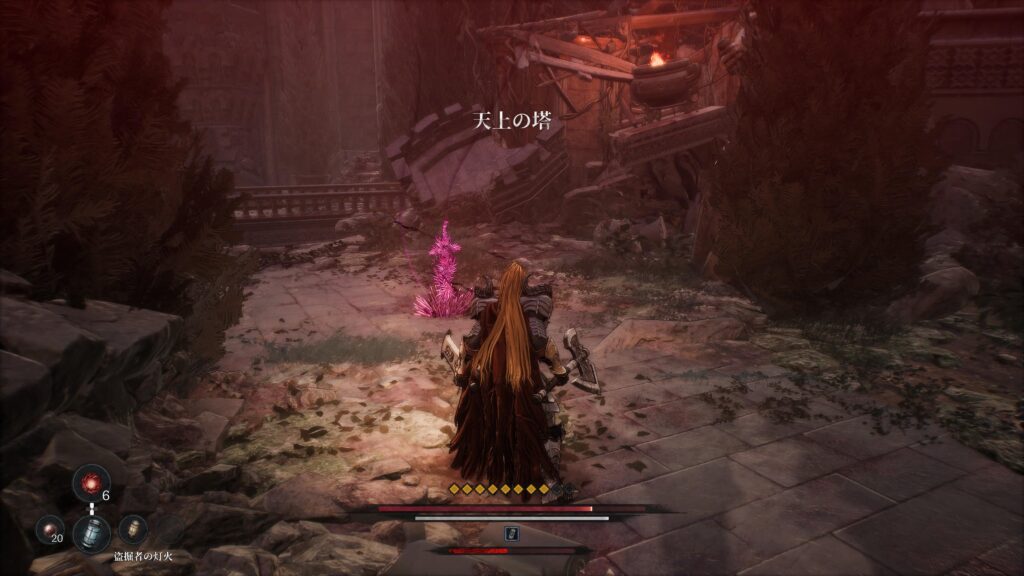Select the small yellow lantern item slot

click(x=133, y=529)
